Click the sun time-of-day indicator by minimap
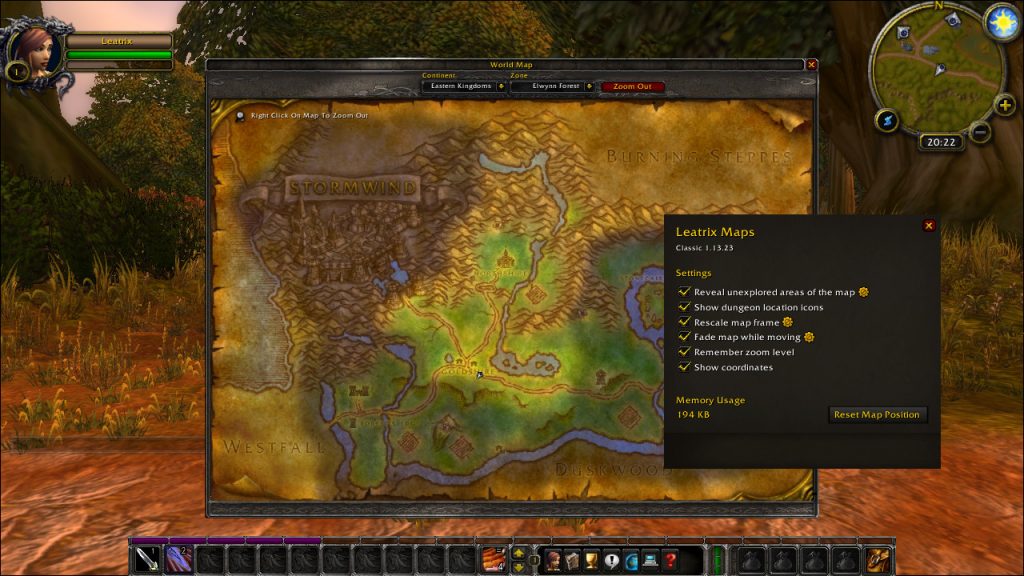 (x=1000, y=24)
